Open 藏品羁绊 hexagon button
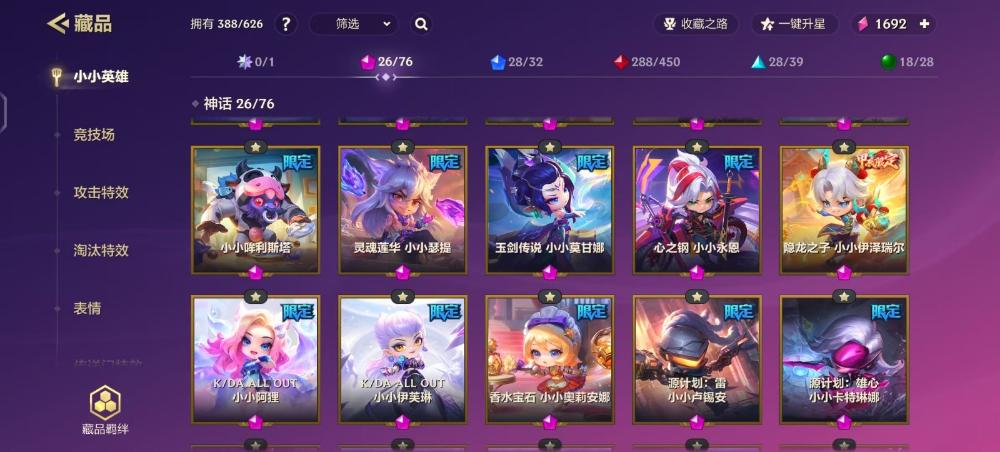The width and height of the screenshot is (1000, 452). click(105, 406)
